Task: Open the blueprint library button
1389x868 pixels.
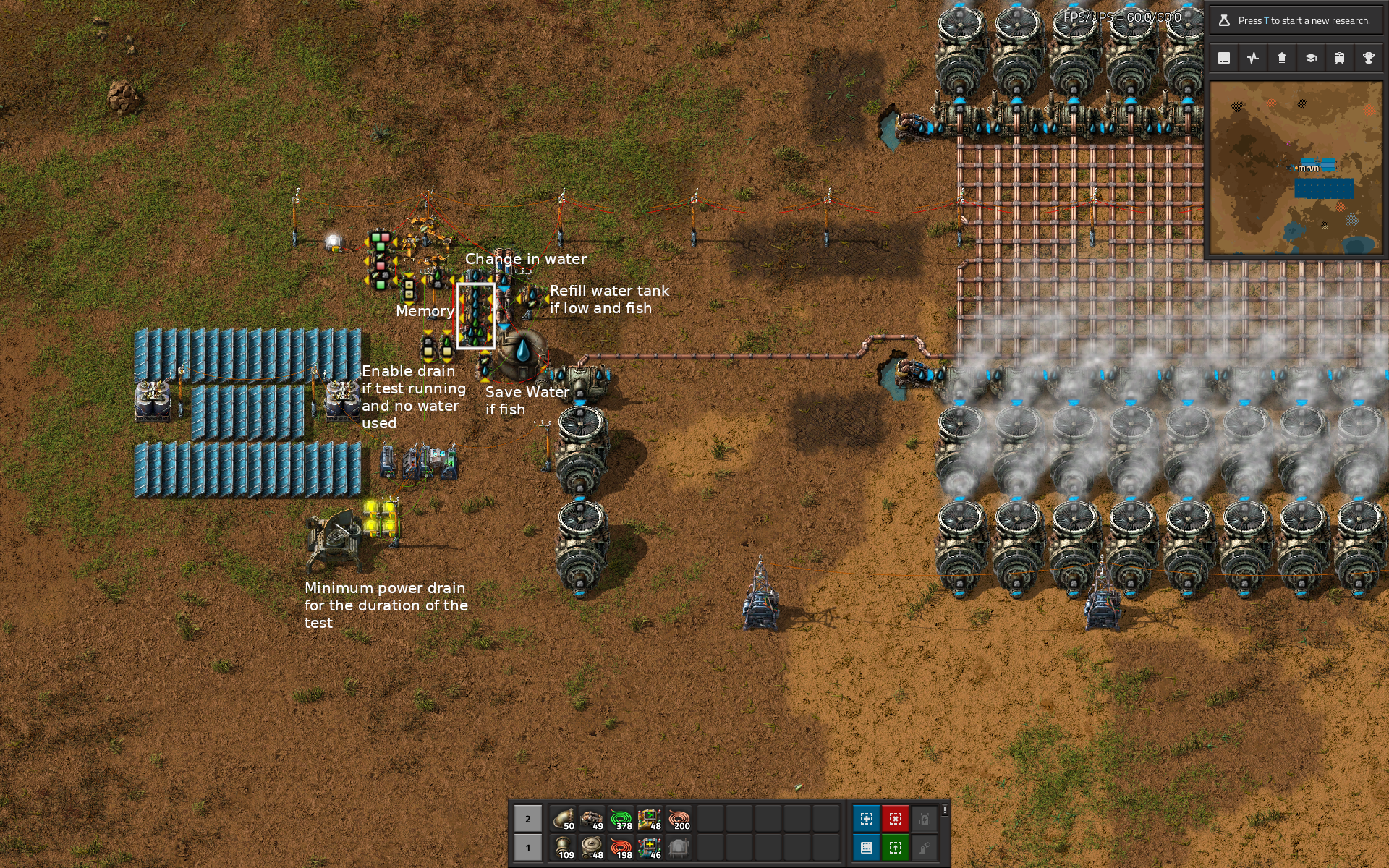Action: tap(1224, 58)
